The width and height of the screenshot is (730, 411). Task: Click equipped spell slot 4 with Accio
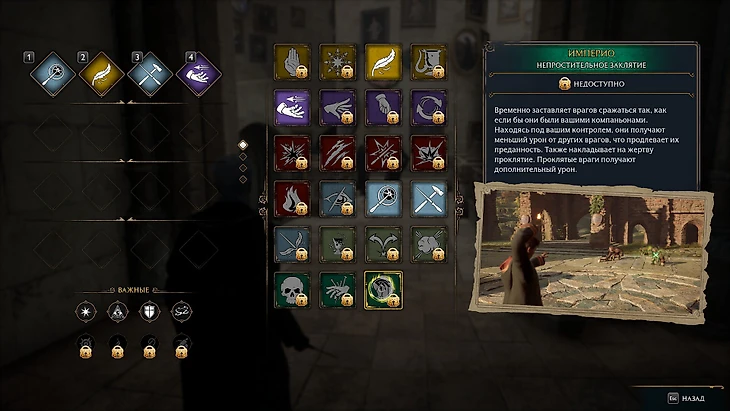coord(198,74)
